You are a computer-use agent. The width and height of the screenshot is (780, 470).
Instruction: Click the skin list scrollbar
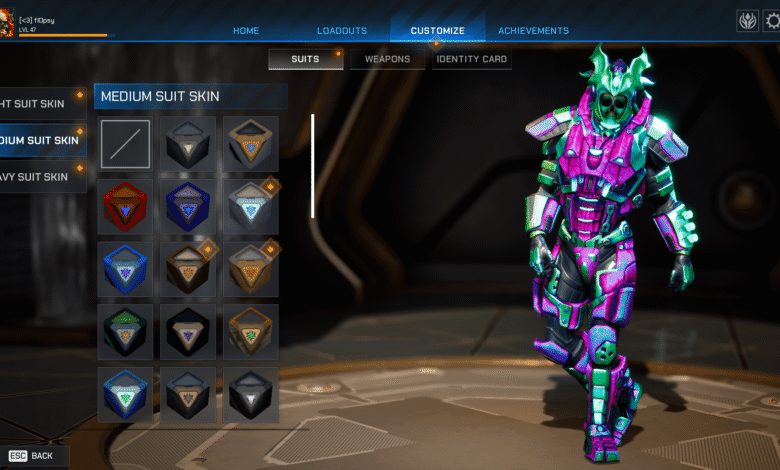tap(313, 166)
